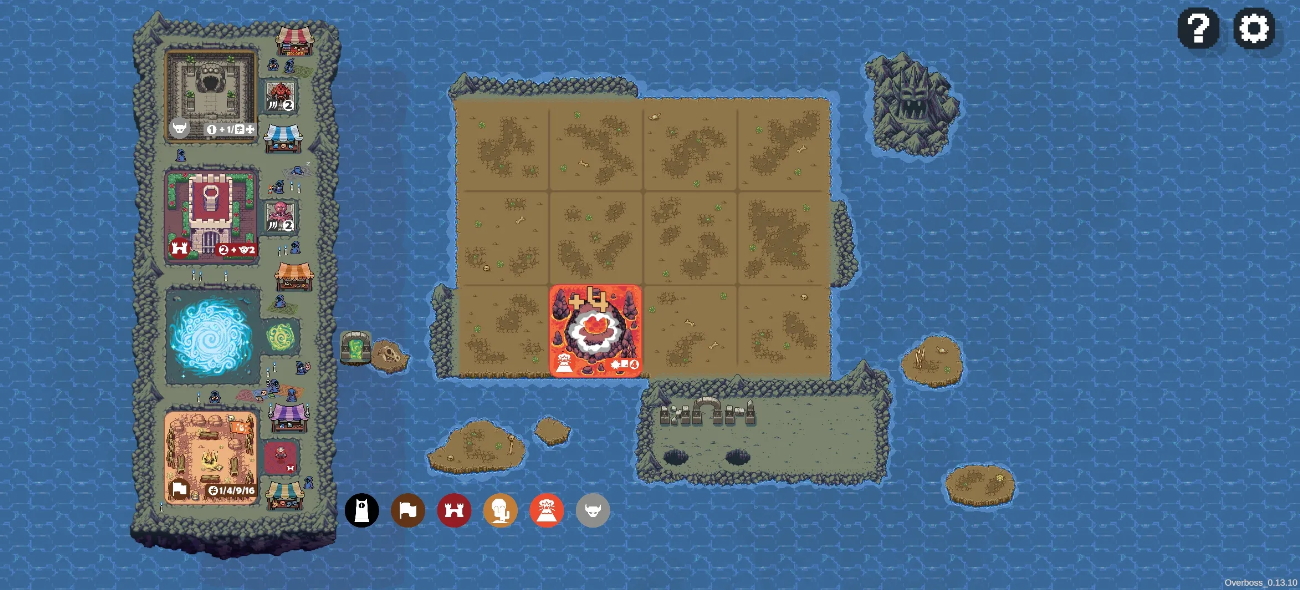
Task: Select the grey horned dungeon icon
Action: click(x=593, y=510)
